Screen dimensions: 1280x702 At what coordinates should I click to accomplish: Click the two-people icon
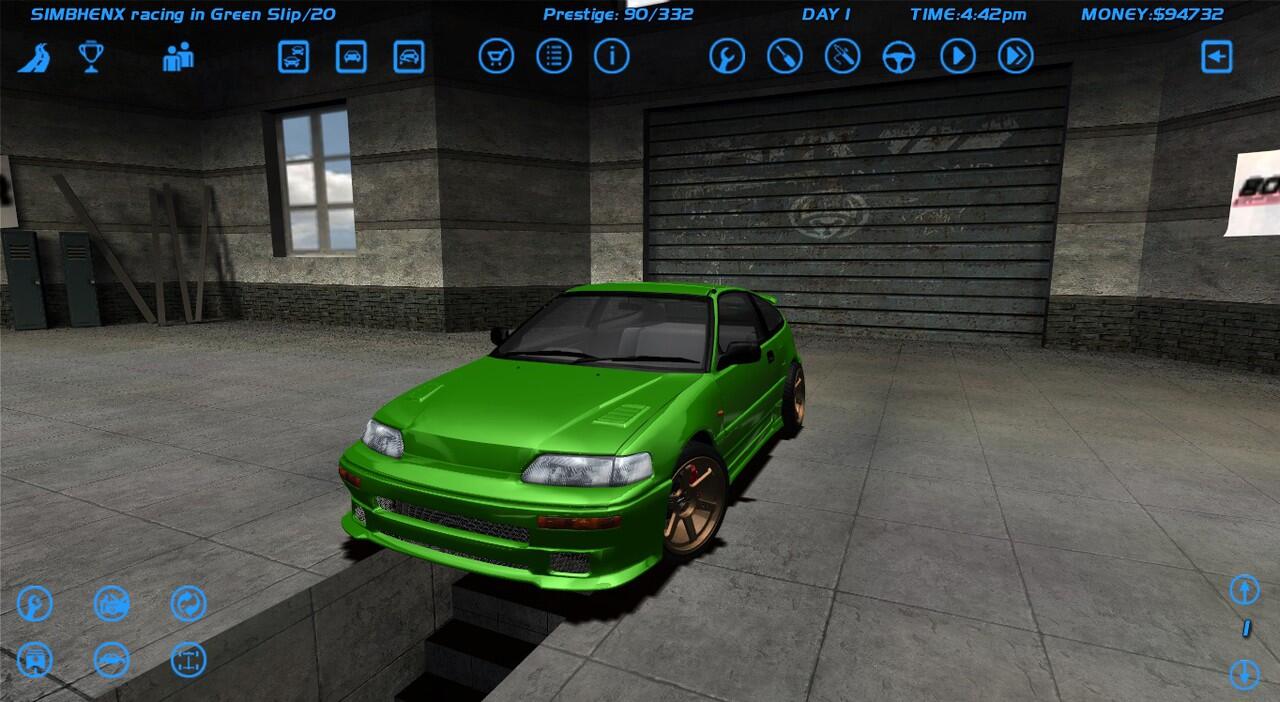pos(178,57)
